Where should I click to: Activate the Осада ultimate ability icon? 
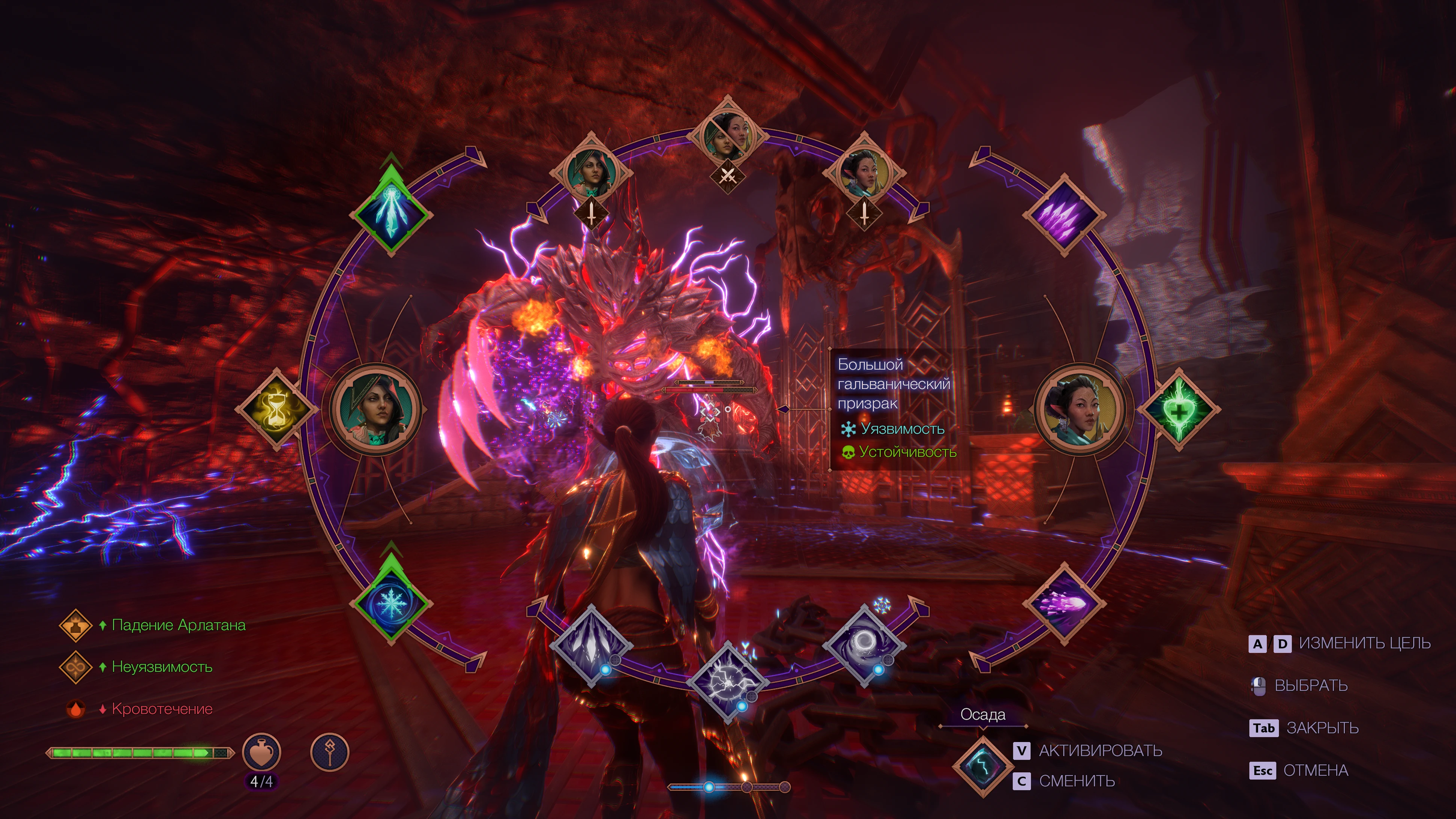[x=982, y=765]
